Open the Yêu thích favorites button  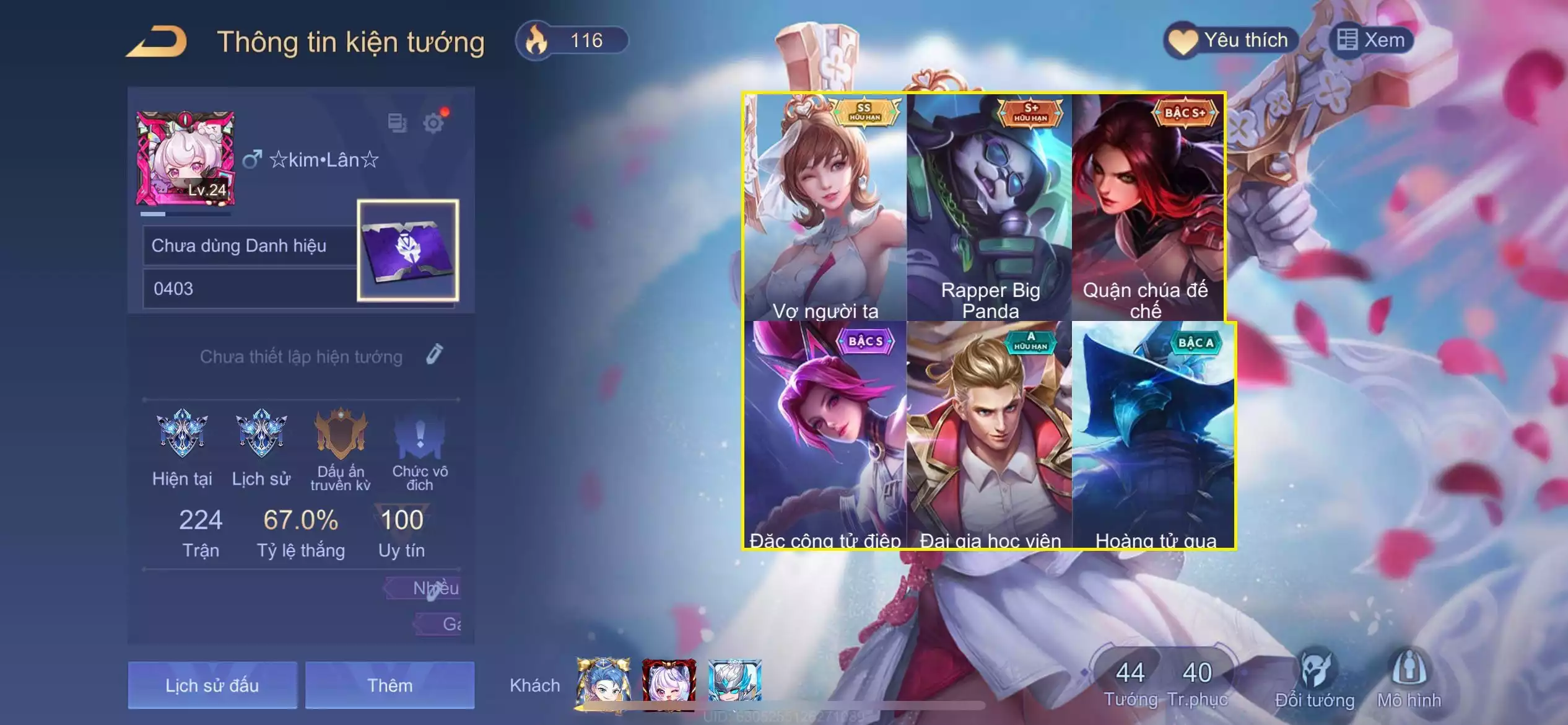click(1231, 41)
